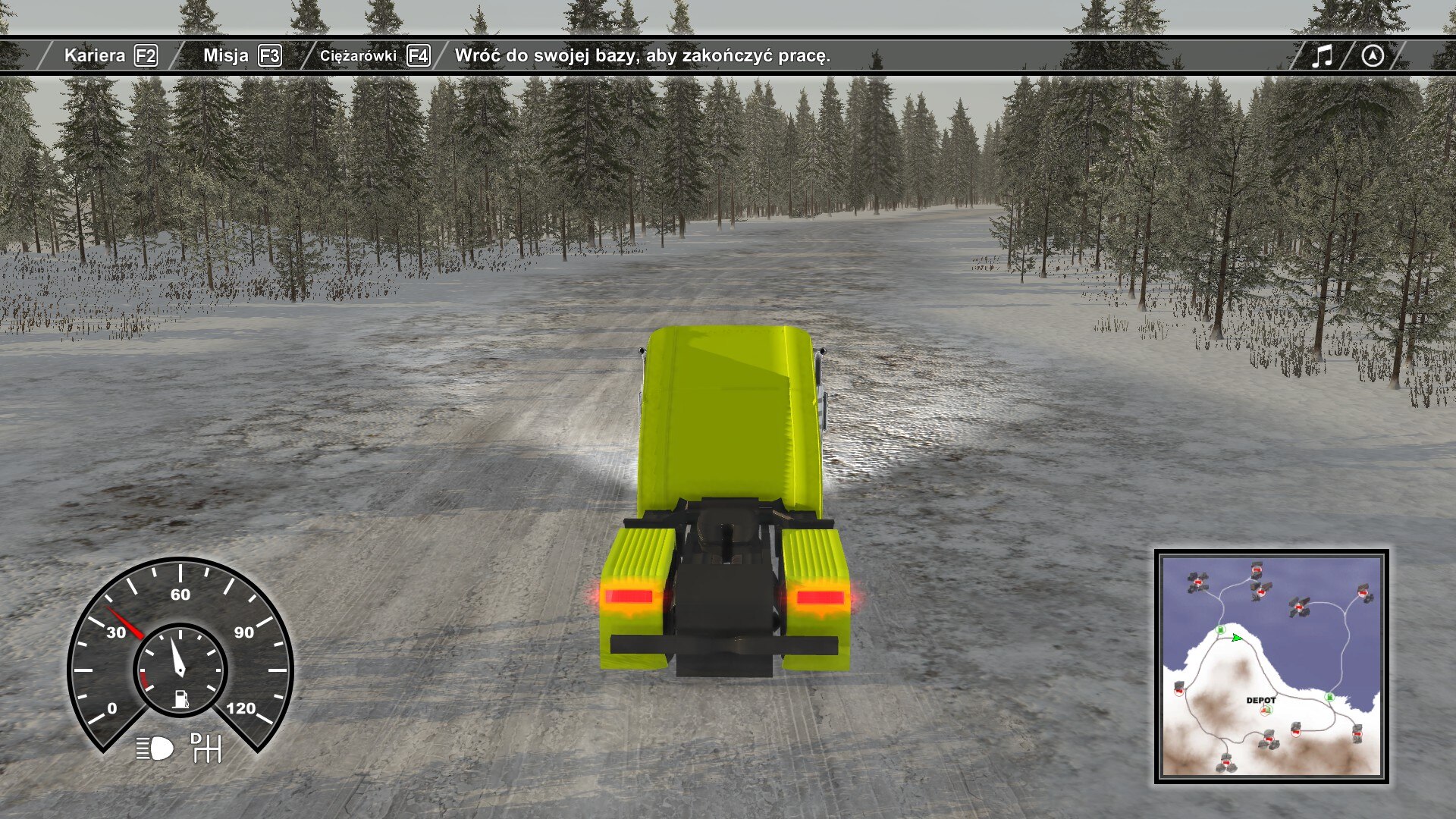1456x819 pixels.
Task: Open the Ciężarówki trucks menu
Action: coord(374,55)
